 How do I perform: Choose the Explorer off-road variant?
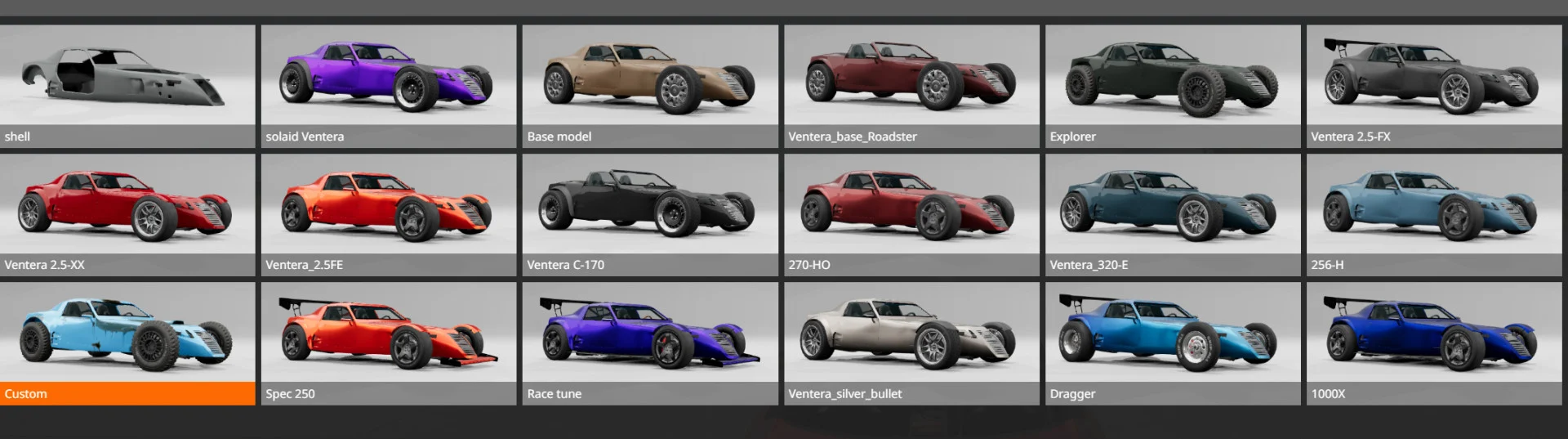(x=1173, y=85)
